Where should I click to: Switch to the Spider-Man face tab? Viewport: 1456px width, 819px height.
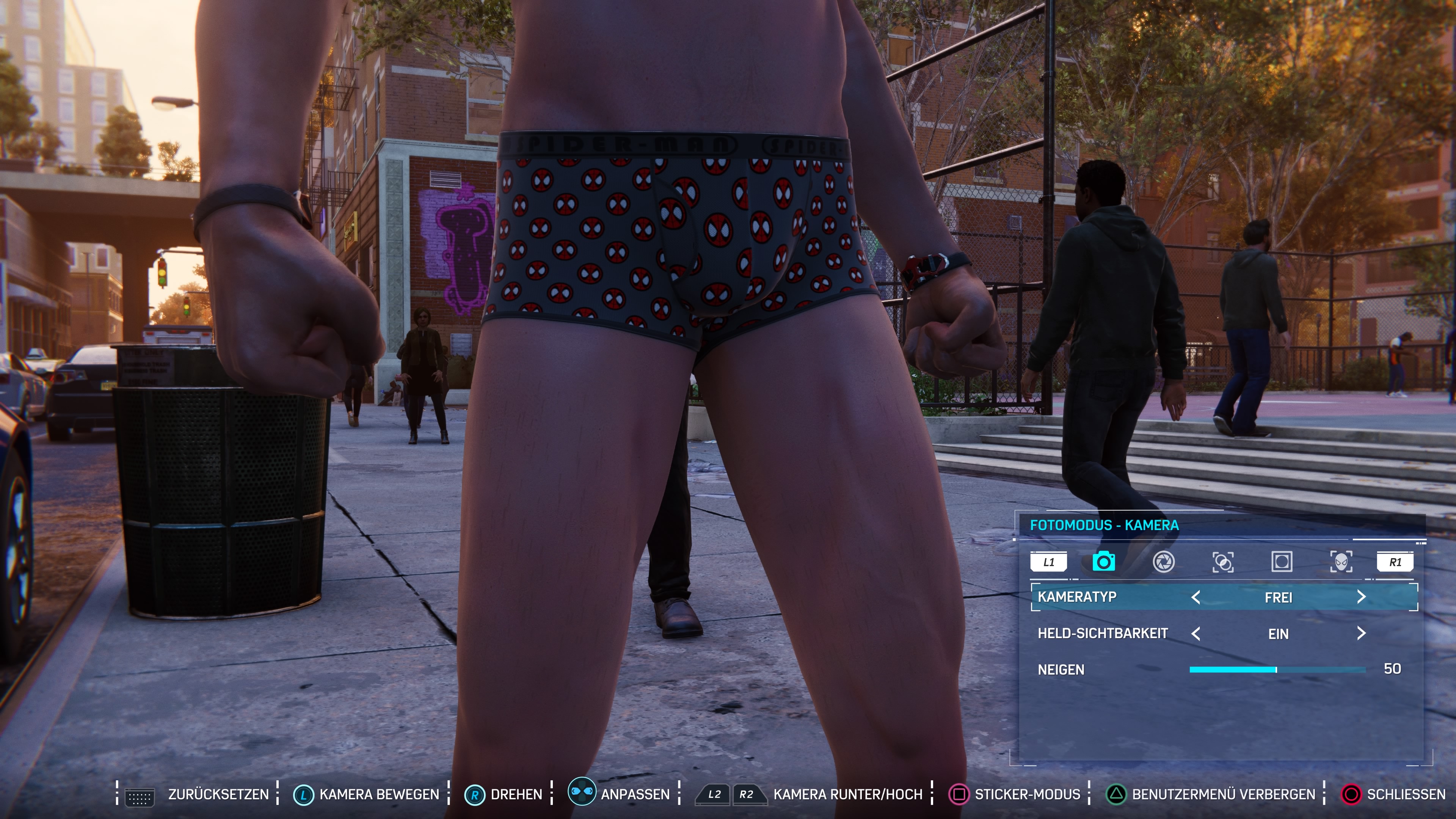1341,562
